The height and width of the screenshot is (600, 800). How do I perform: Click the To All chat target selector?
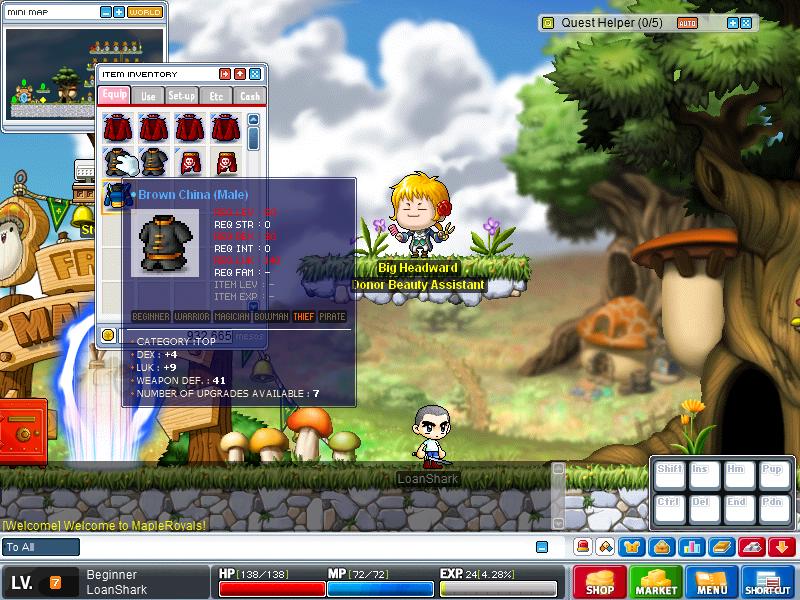pos(40,547)
